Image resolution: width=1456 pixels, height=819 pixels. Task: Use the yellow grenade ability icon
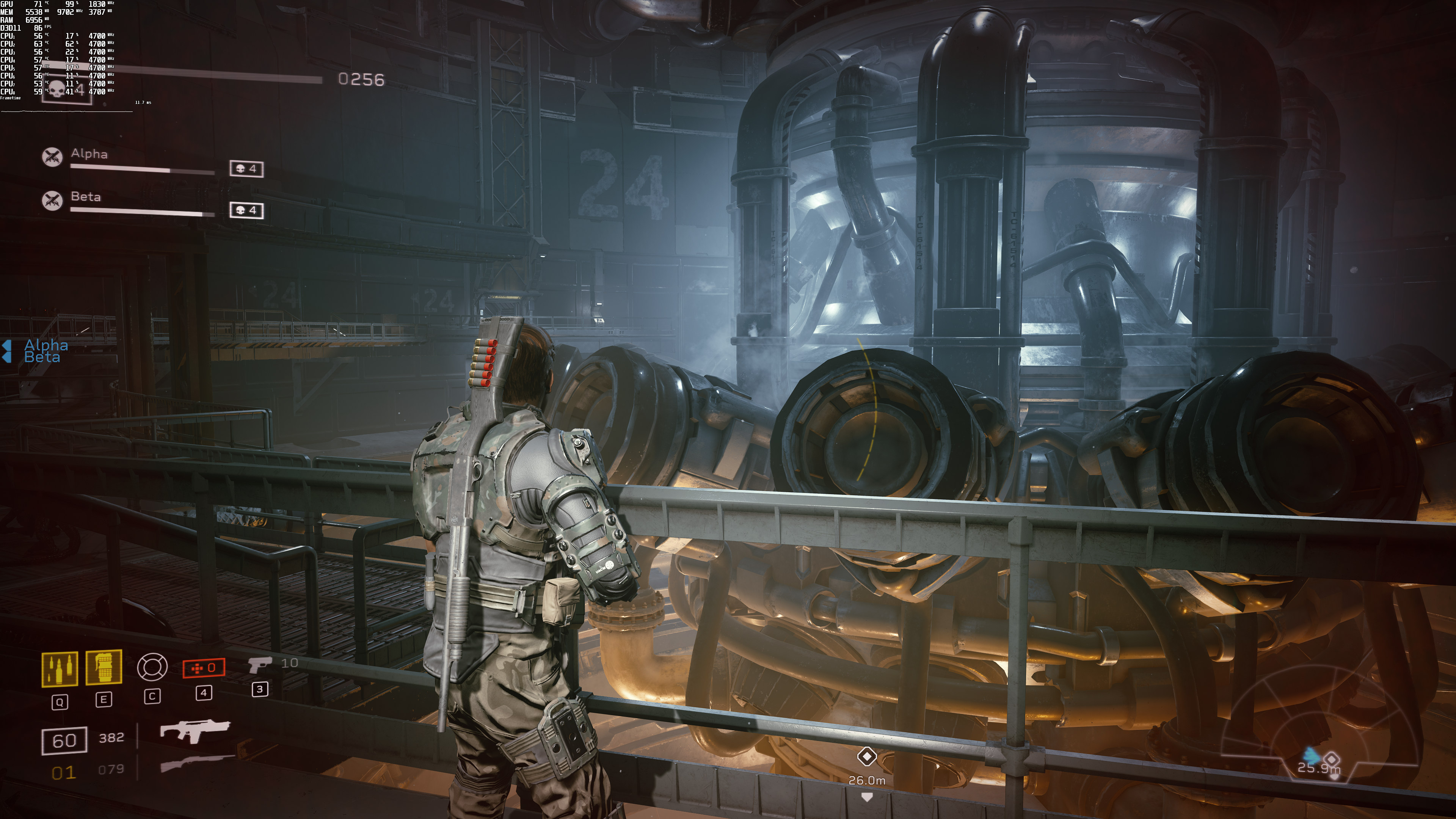[104, 667]
